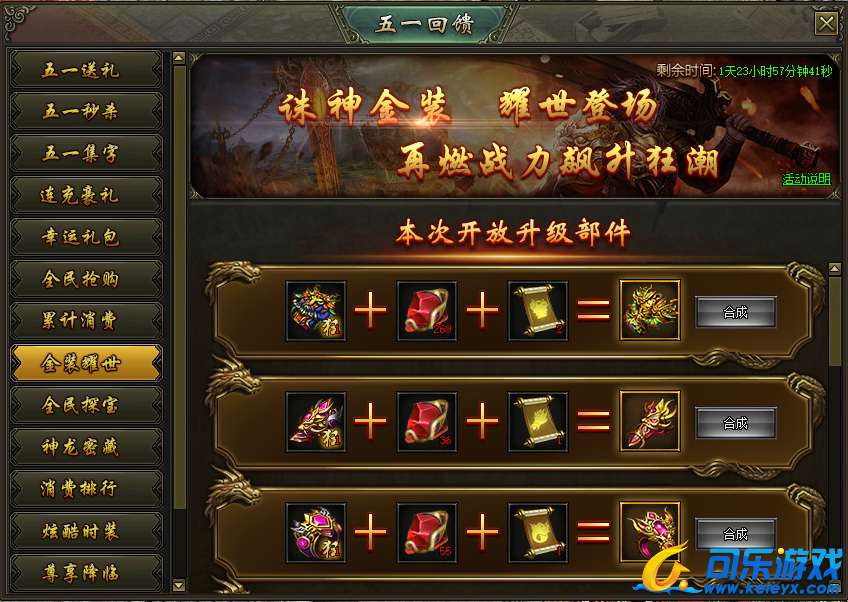
Task: Show the 累计消费 tab
Action: click(x=86, y=322)
